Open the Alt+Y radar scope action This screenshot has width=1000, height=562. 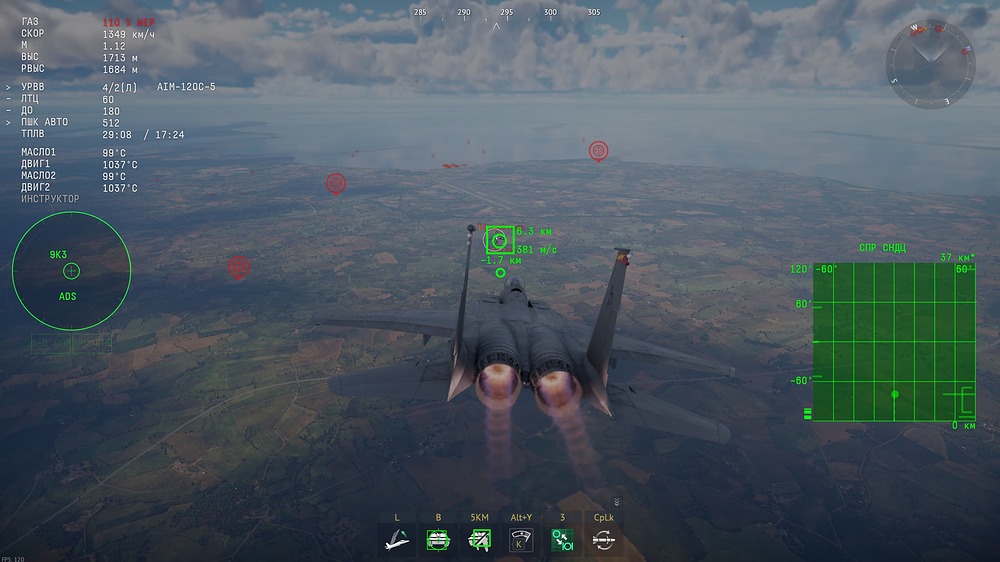pyautogui.click(x=520, y=540)
